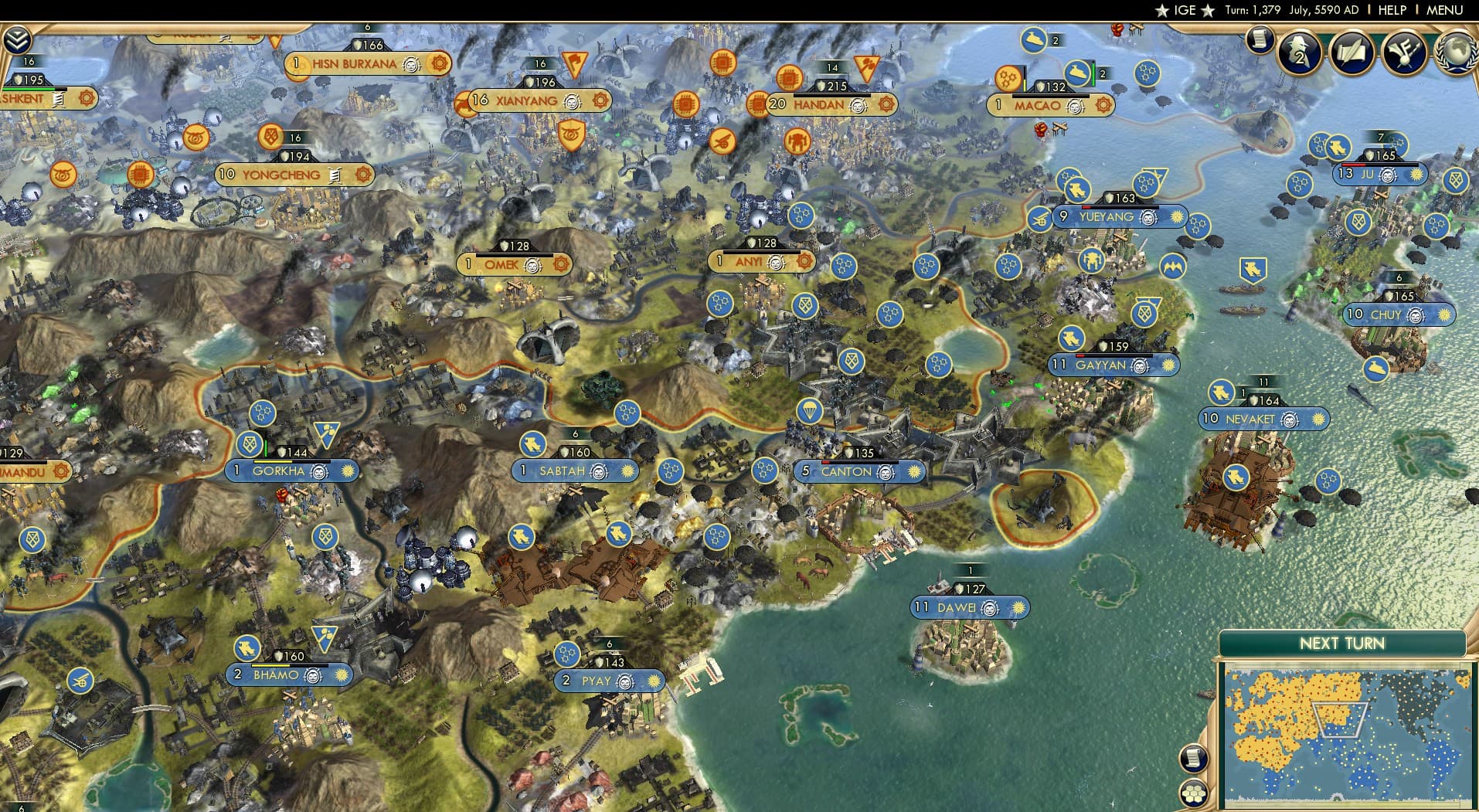
Task: Click the unit list scroll icon beside the minimap
Action: [1194, 758]
